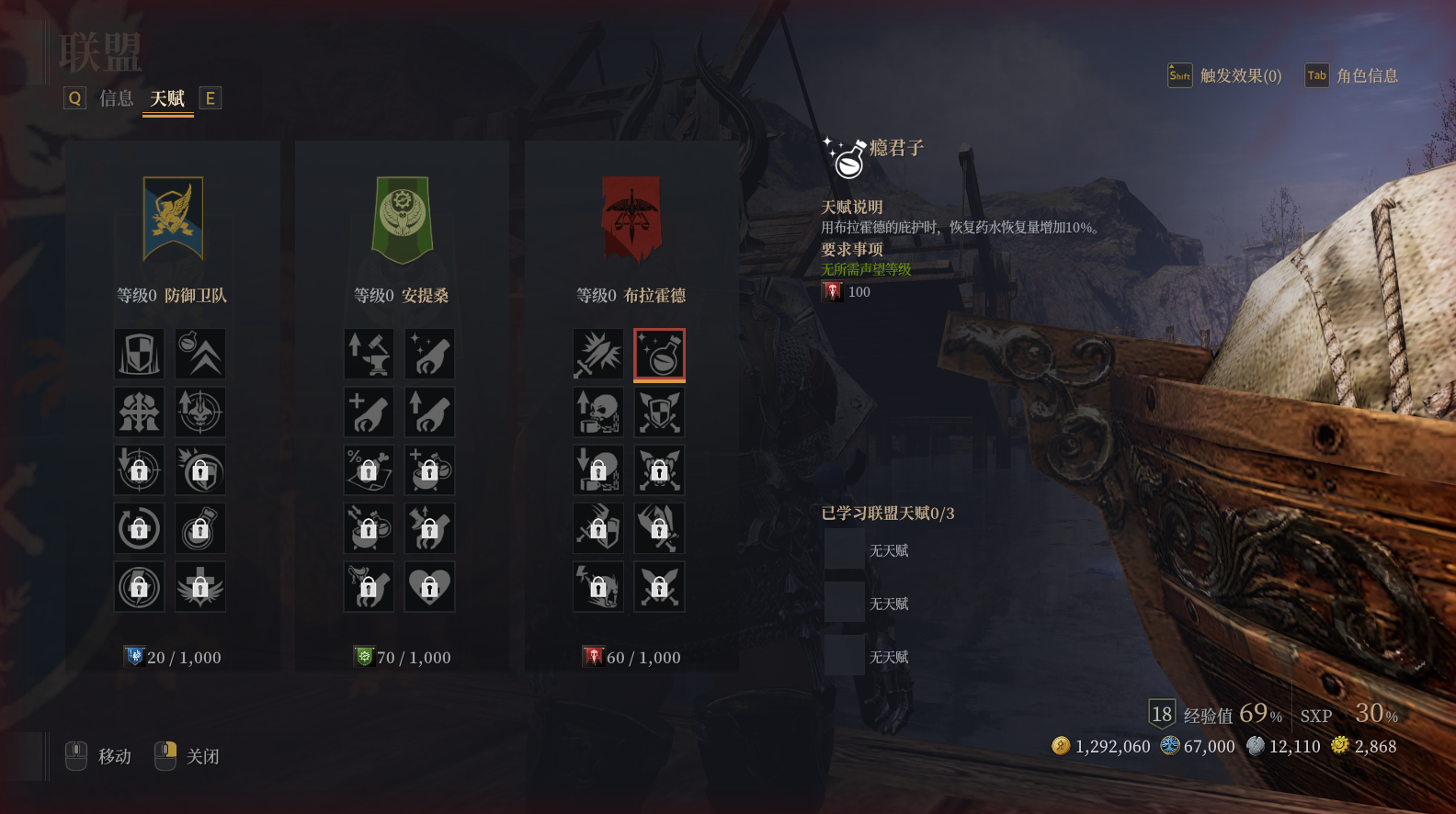Pick the wrench with plus sign talent

click(x=369, y=412)
